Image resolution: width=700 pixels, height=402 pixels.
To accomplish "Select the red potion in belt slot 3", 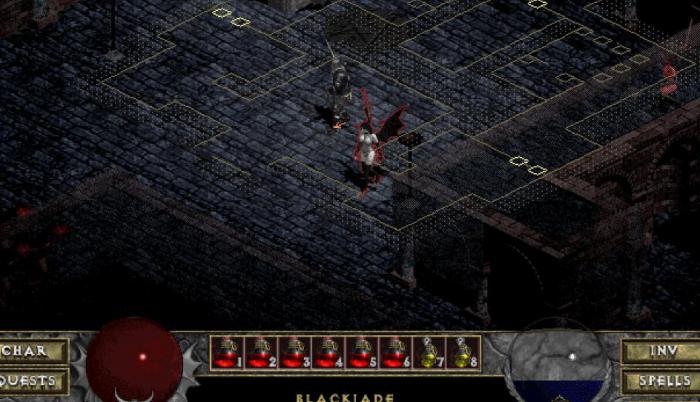I will 294,352.
